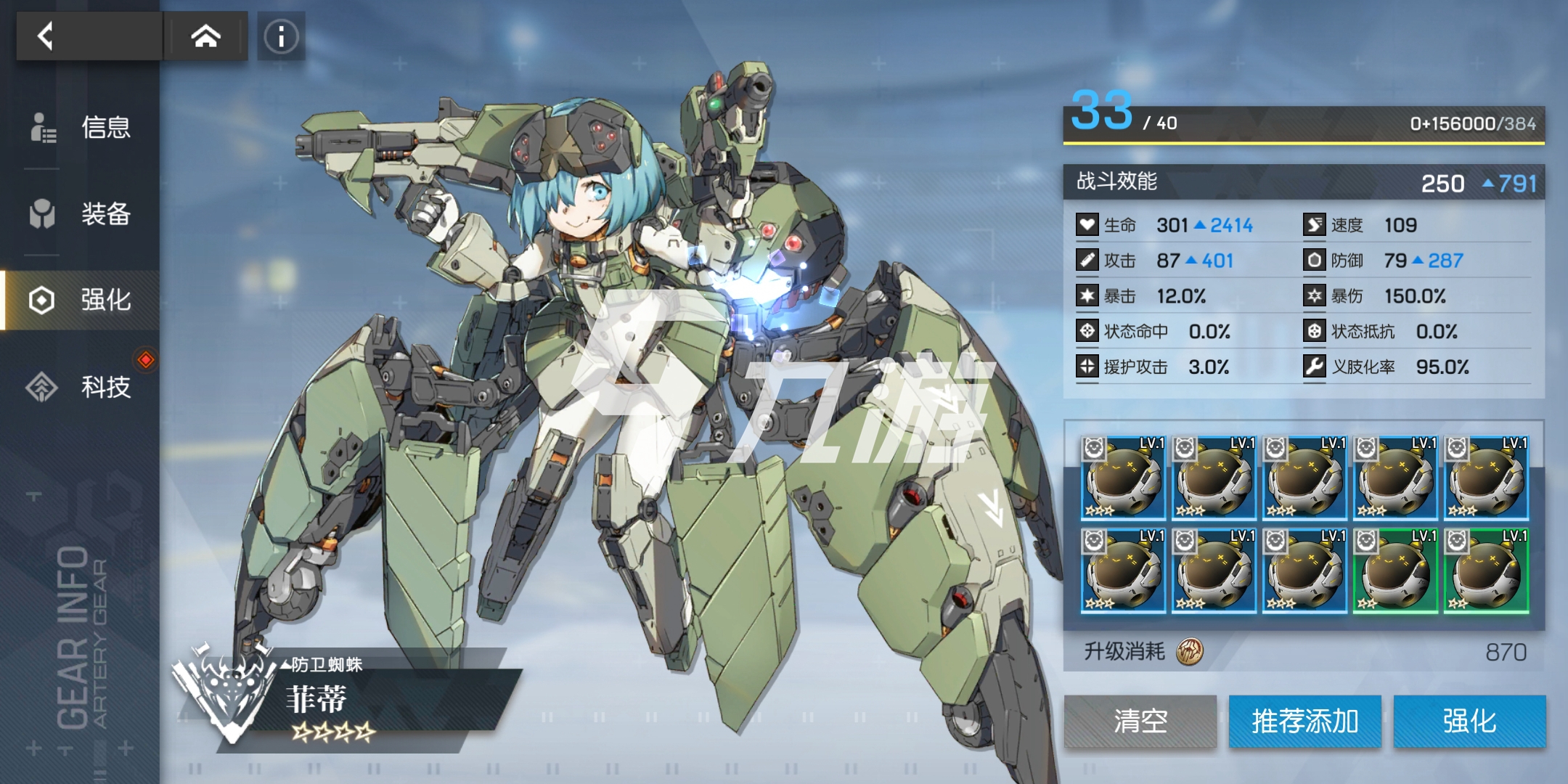The height and width of the screenshot is (784, 1568).
Task: Open the 装备 equipment tab
Action: tap(81, 213)
